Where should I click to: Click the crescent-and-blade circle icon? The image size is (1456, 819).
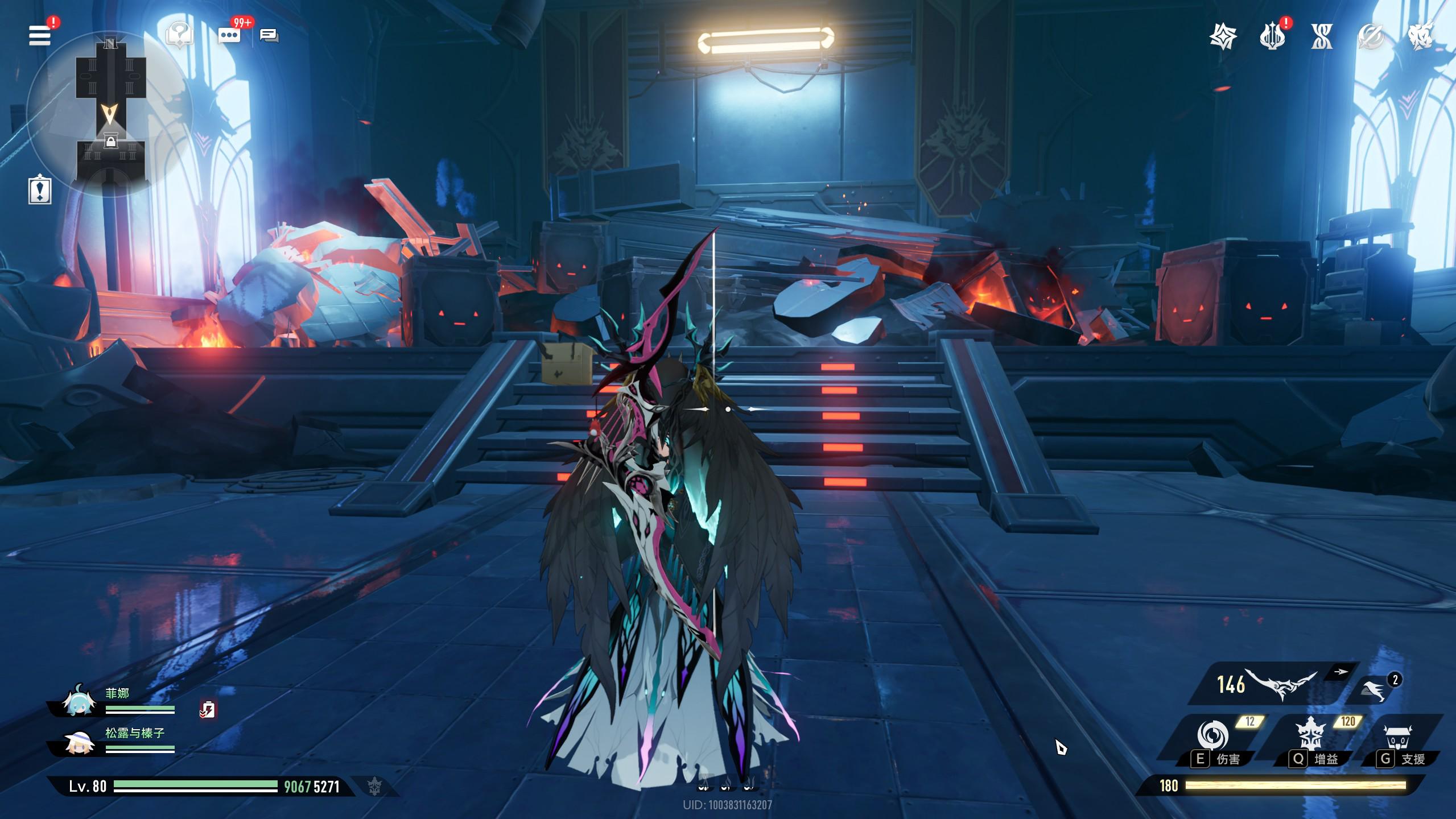[1370, 37]
